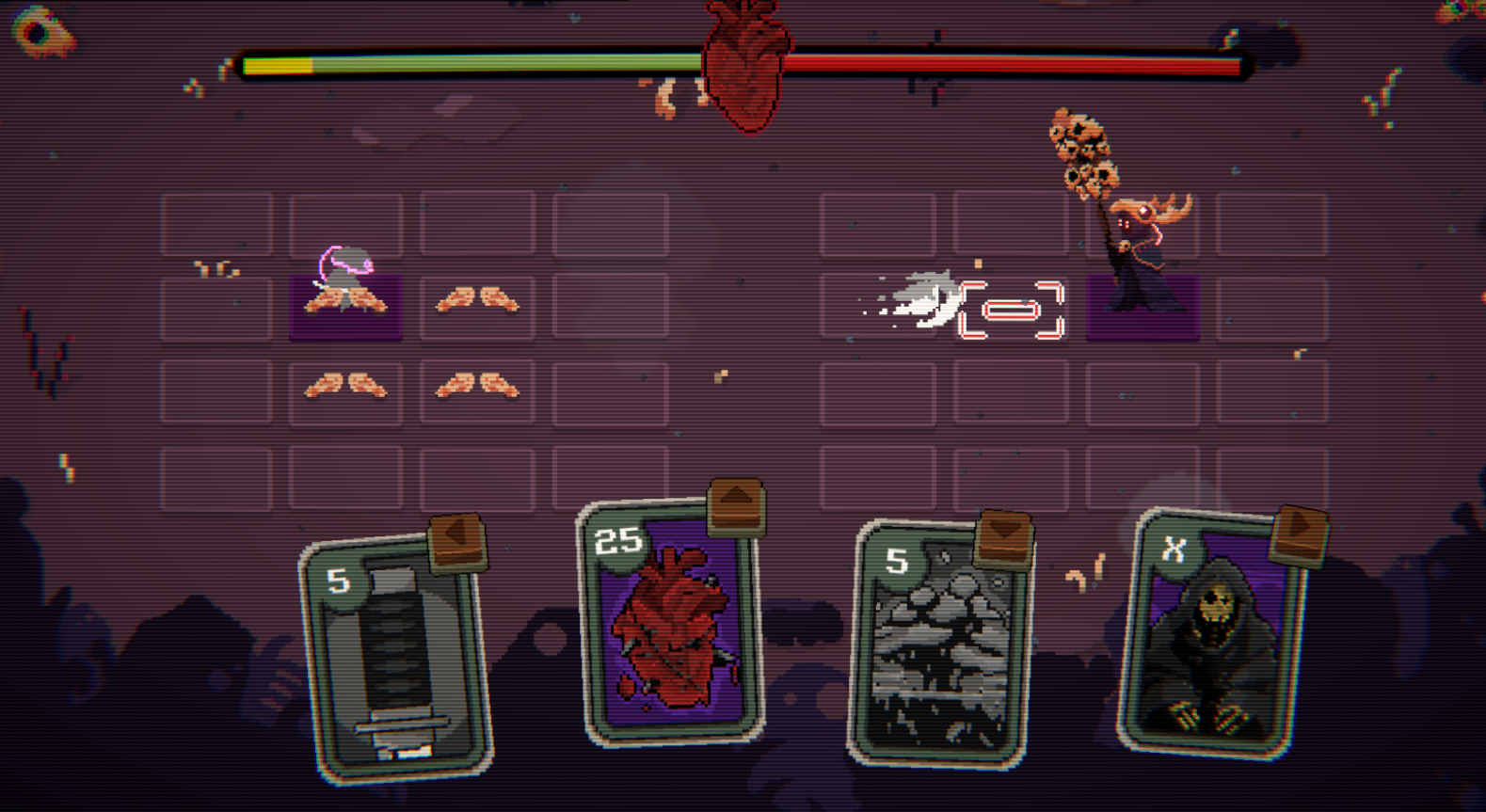Target the red bracketed enemy grid tile
The width and height of the screenshot is (1486, 812).
point(1011,310)
